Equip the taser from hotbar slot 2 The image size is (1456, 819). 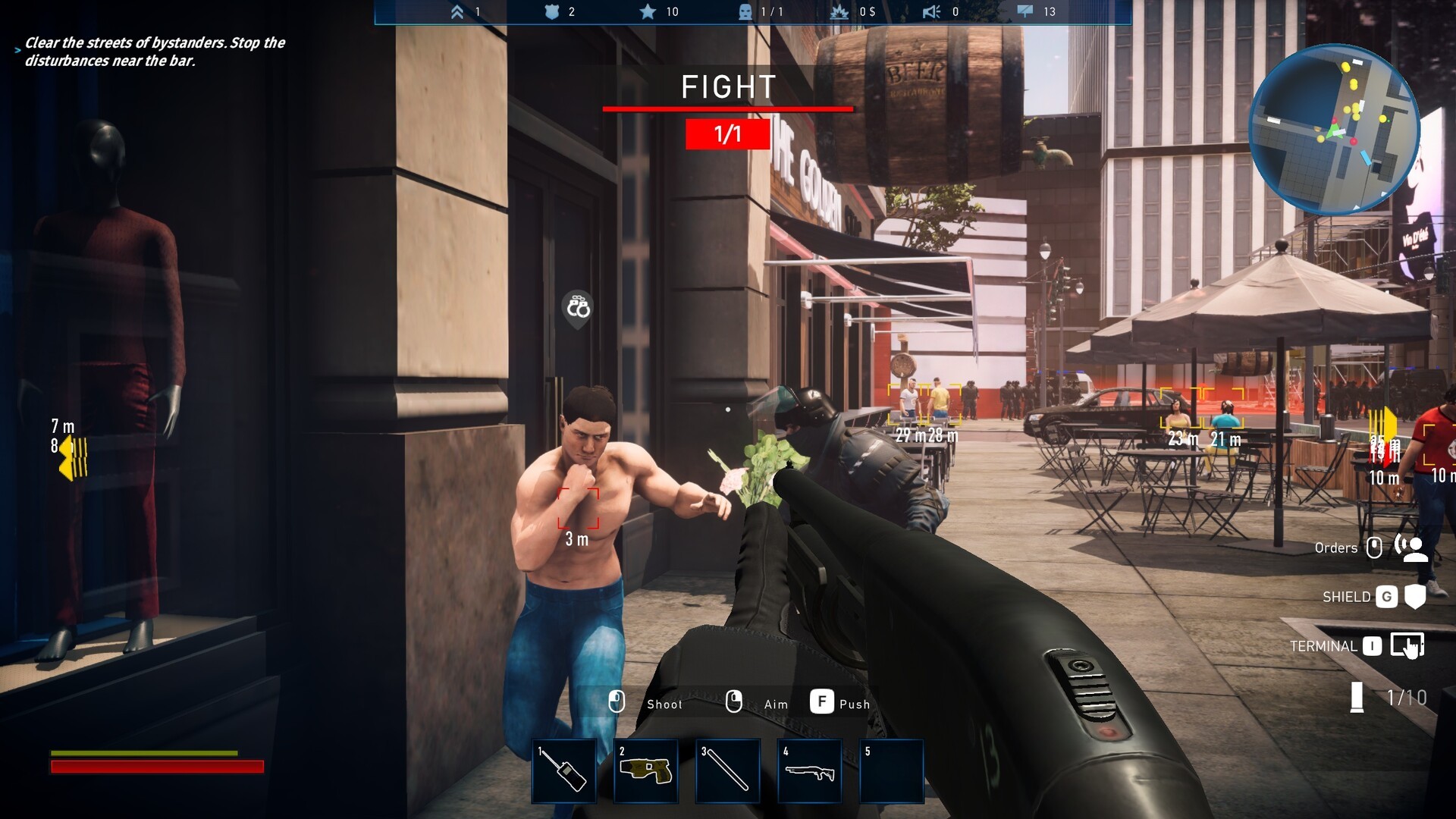(x=645, y=770)
